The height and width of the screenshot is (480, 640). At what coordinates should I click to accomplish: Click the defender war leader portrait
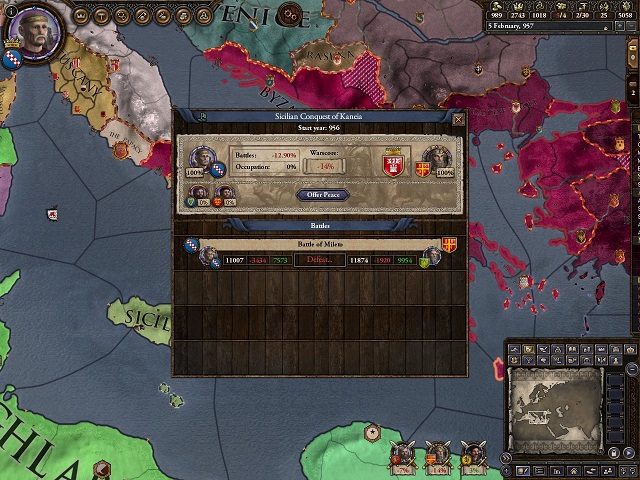click(x=437, y=158)
